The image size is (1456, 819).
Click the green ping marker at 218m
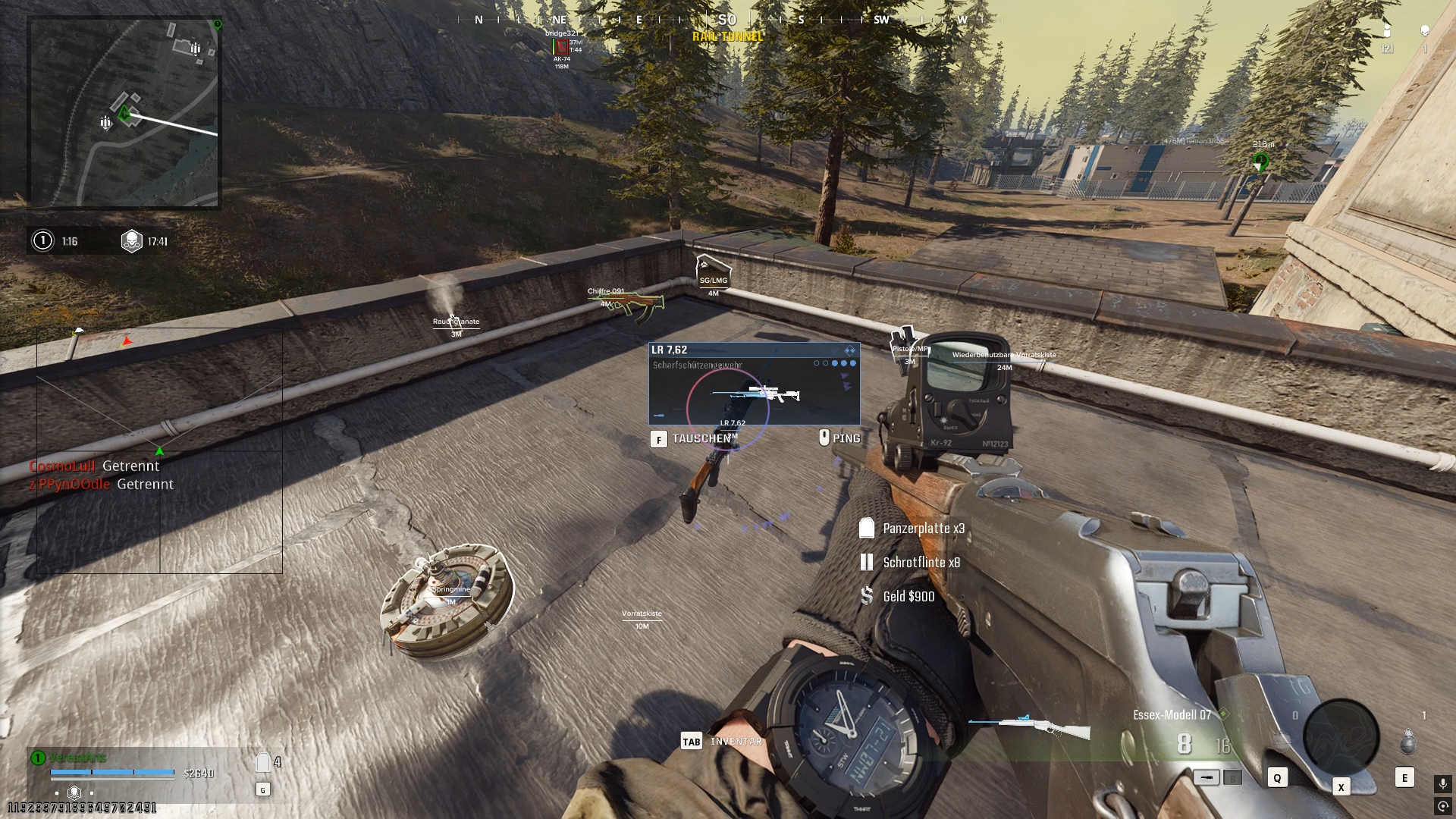[1260, 162]
